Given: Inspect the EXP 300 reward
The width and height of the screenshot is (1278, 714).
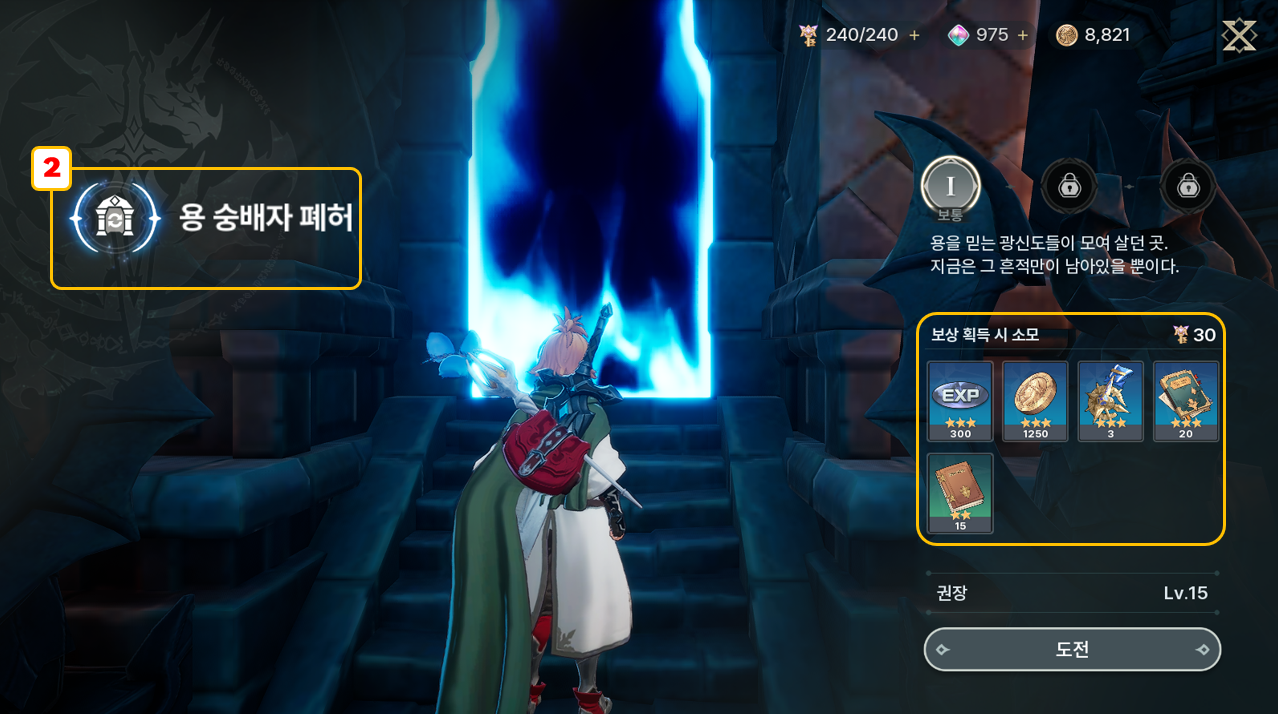Looking at the screenshot, I should (960, 400).
